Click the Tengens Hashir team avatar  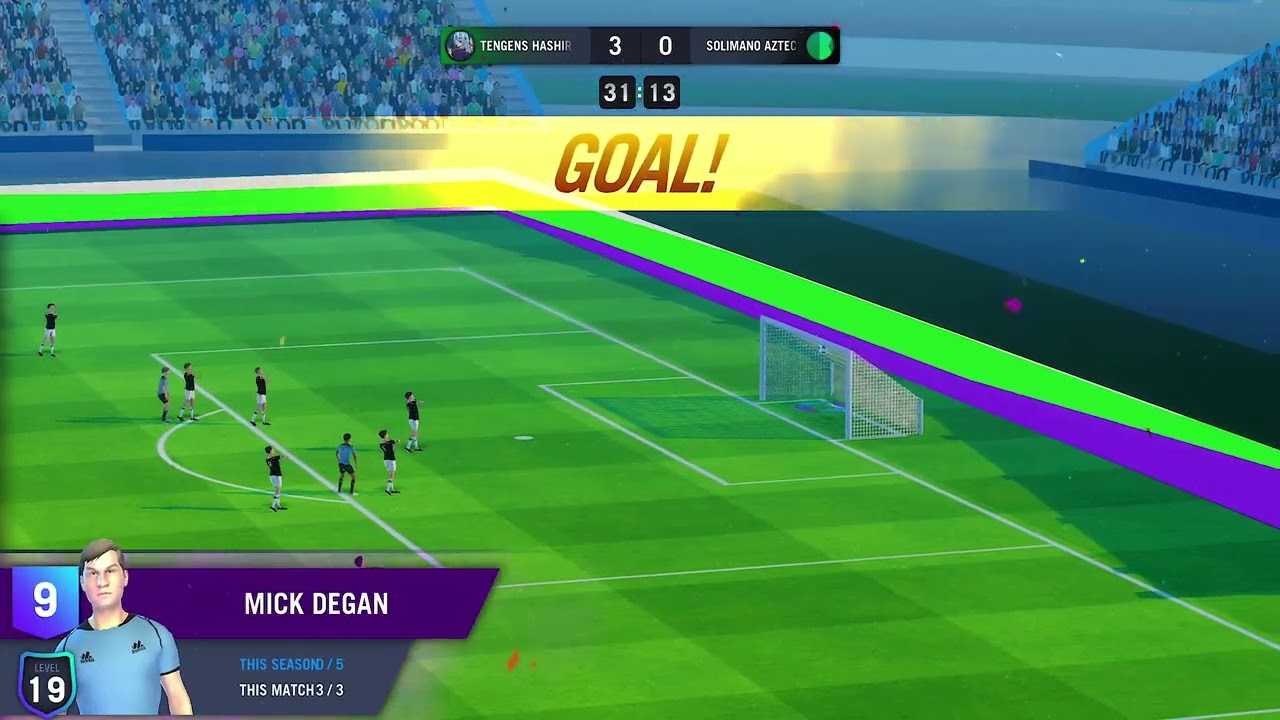[460, 46]
